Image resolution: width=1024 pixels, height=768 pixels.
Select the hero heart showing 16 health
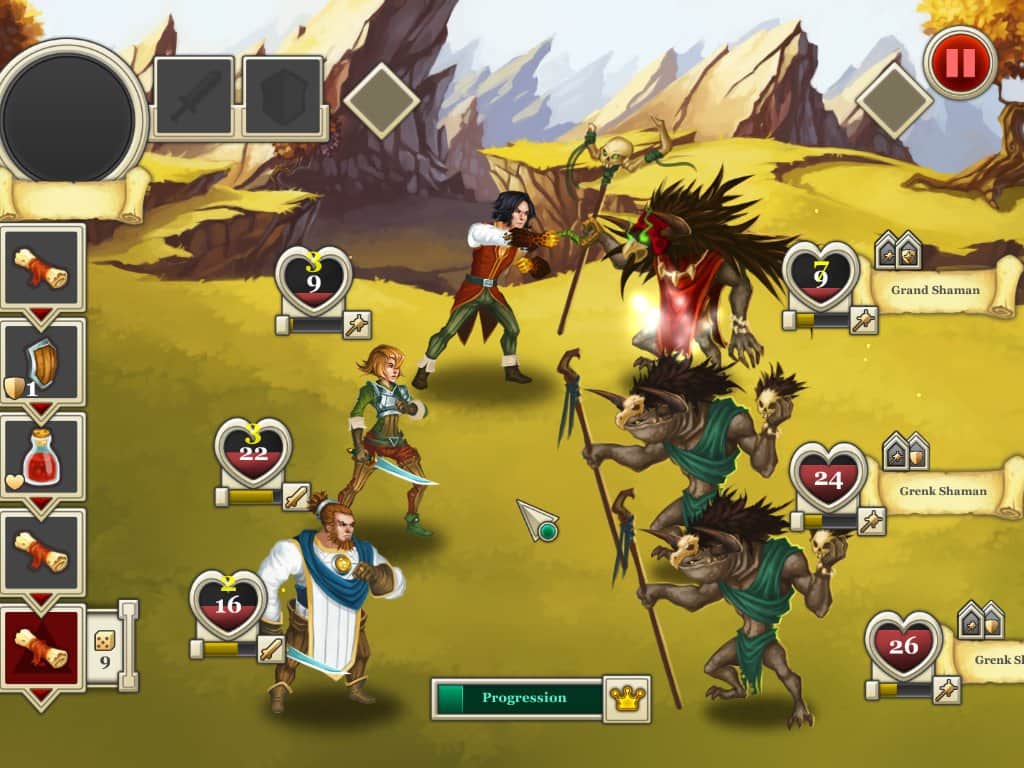228,604
